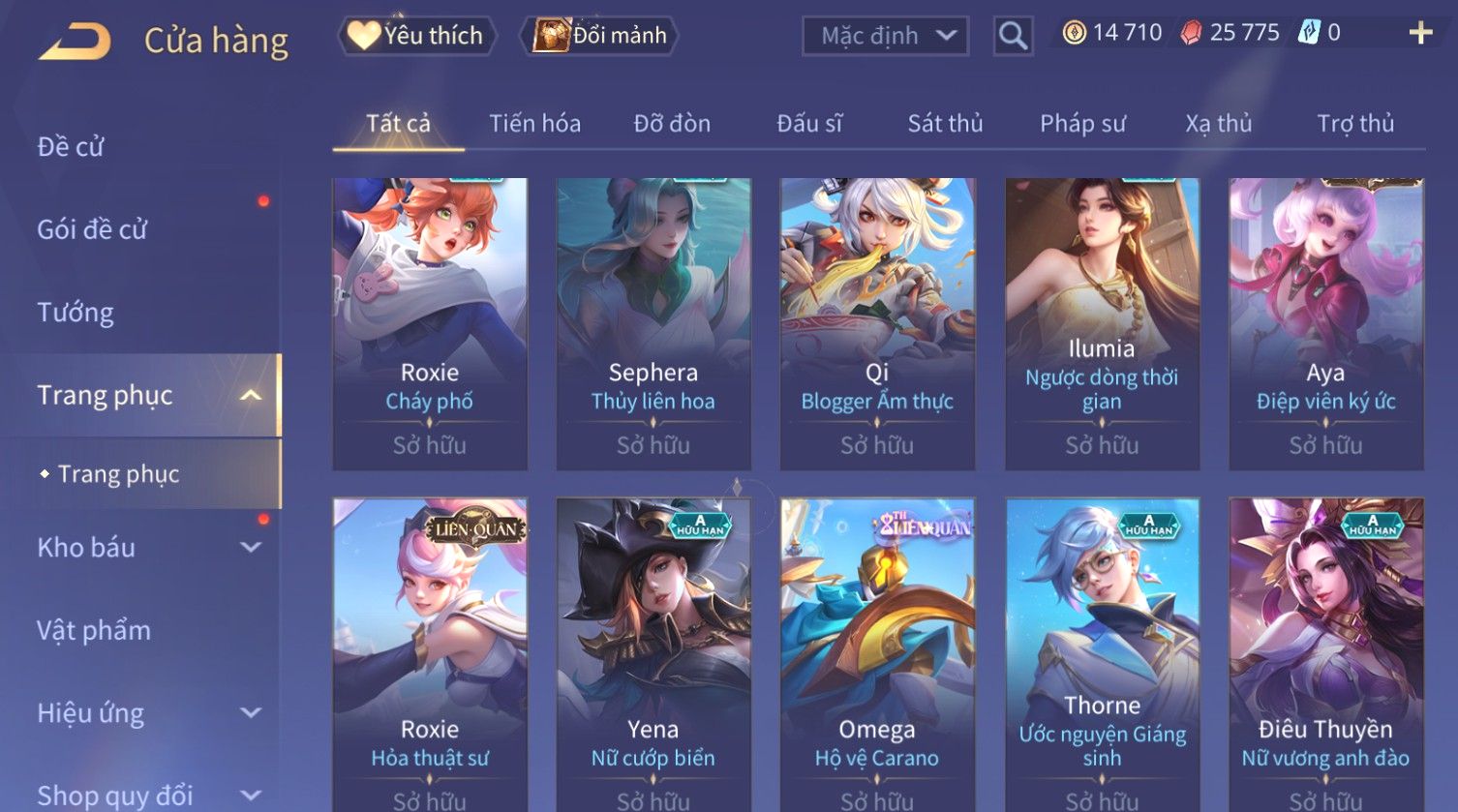Open the Yêu thích favorites list
Image resolution: width=1458 pixels, height=812 pixels.
[x=417, y=36]
